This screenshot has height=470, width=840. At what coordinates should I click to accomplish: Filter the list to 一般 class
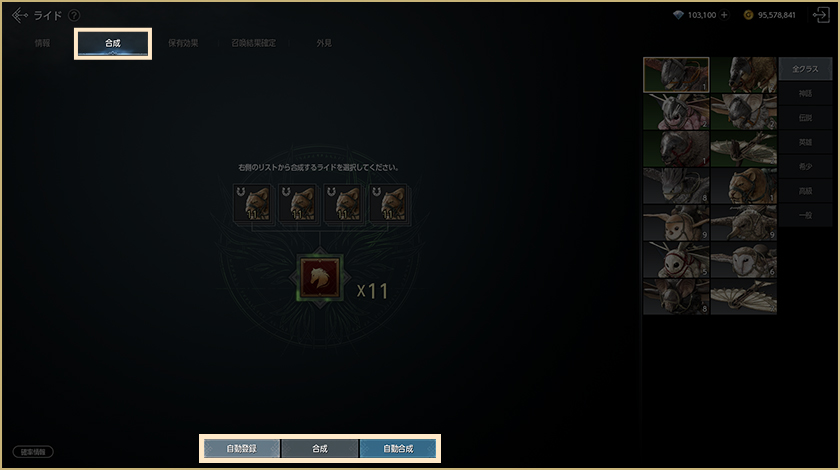(x=804, y=214)
